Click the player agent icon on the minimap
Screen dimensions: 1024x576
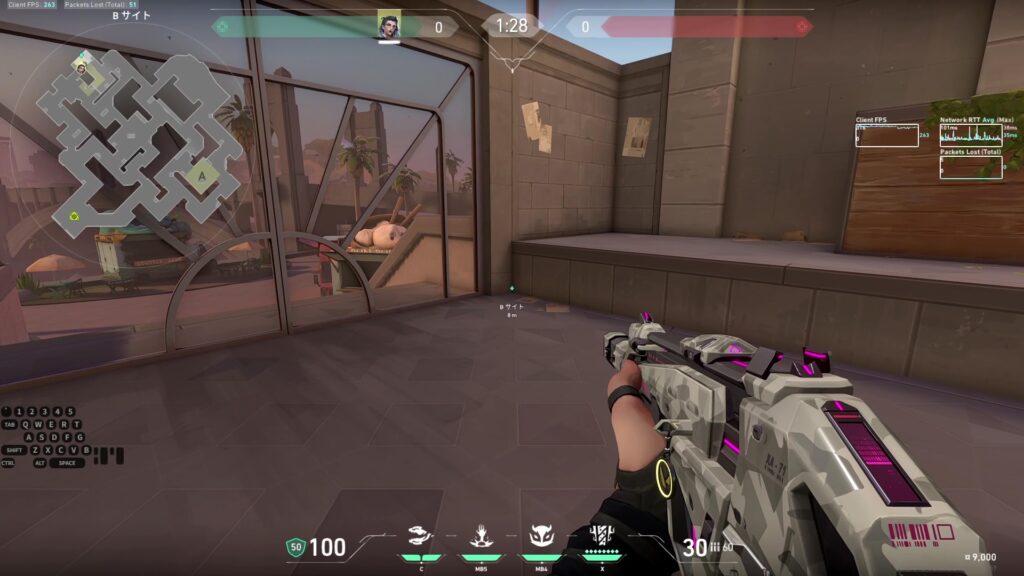click(x=80, y=67)
